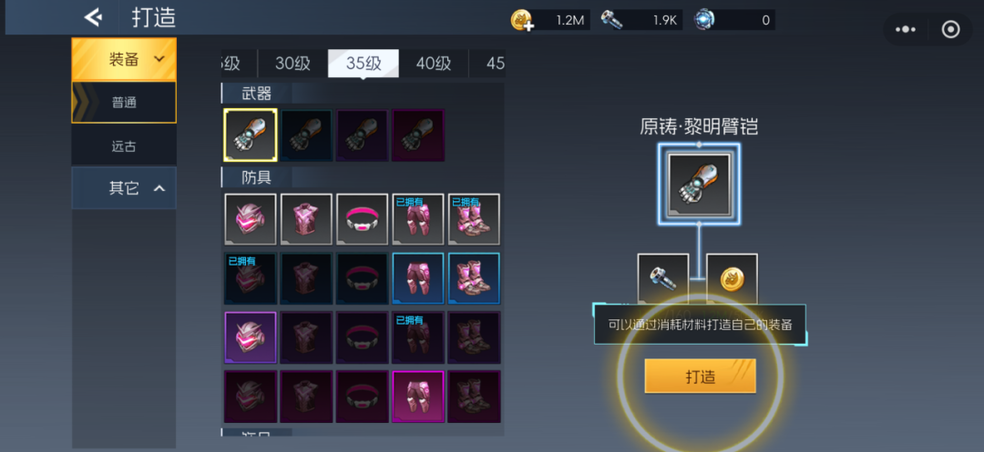Viewport: 984px width, 452px height.
Task: Expand the 其它 category
Action: (124, 188)
